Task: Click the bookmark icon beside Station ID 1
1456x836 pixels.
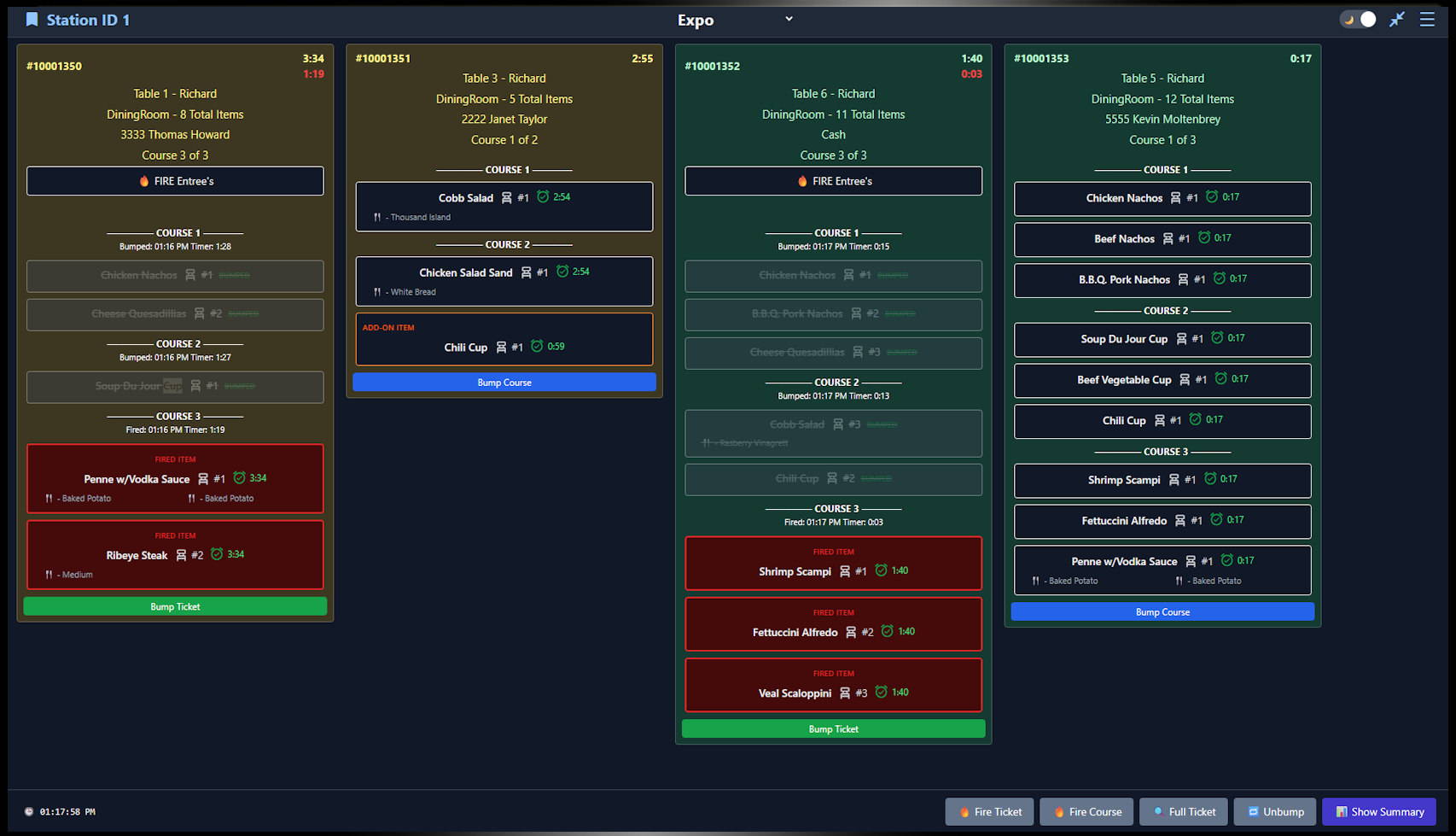Action: pos(32,19)
